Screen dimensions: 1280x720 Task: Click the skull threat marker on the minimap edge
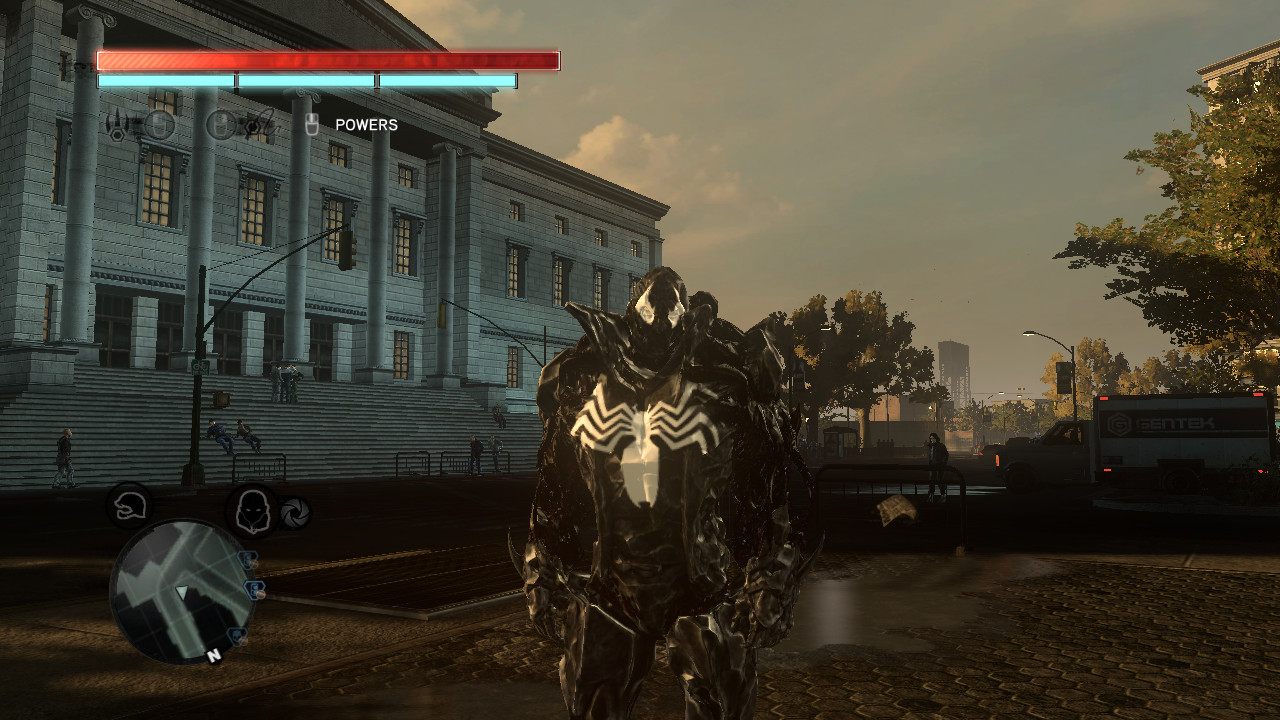point(238,634)
